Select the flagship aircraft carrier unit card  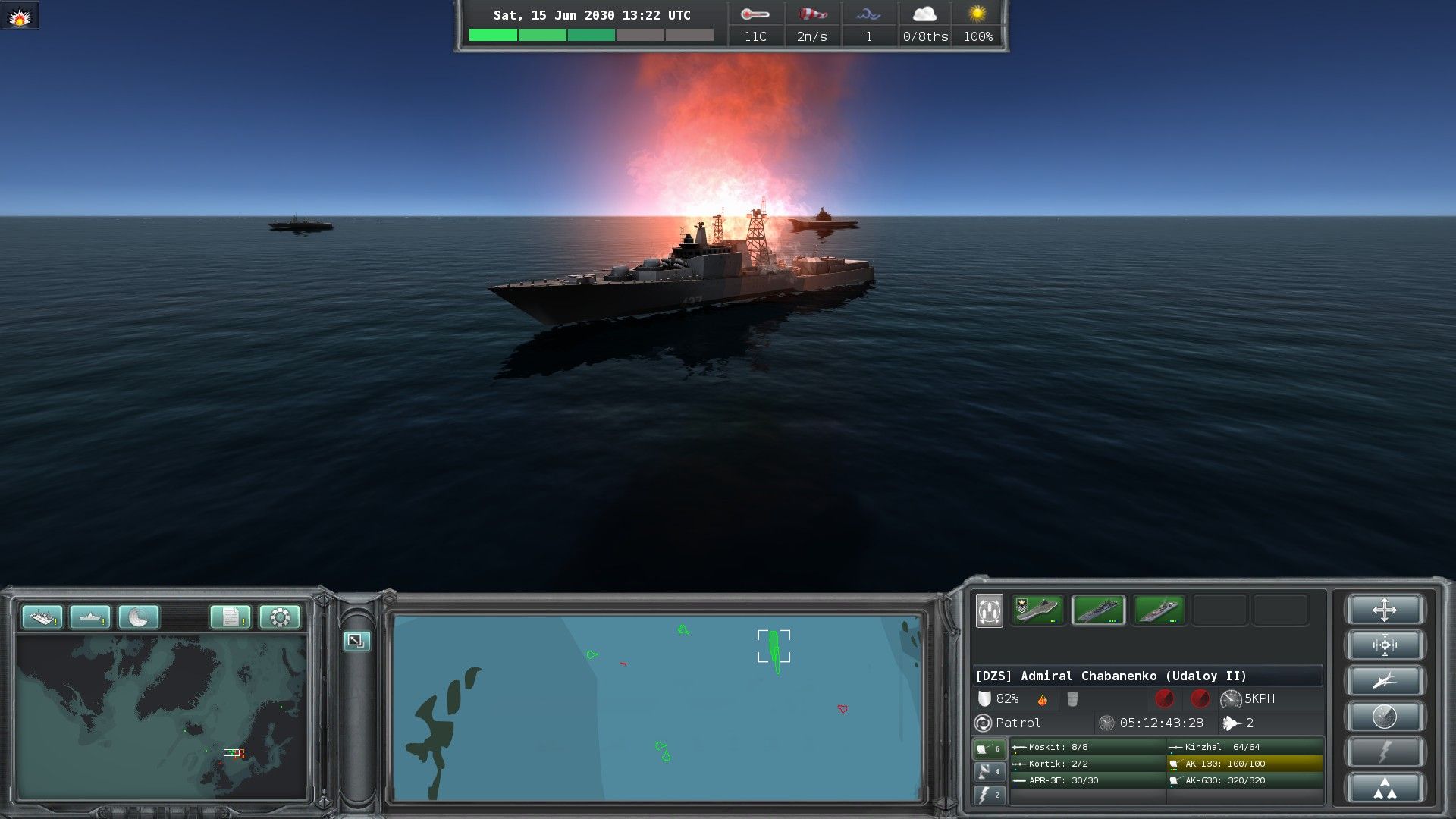pyautogui.click(x=1037, y=610)
